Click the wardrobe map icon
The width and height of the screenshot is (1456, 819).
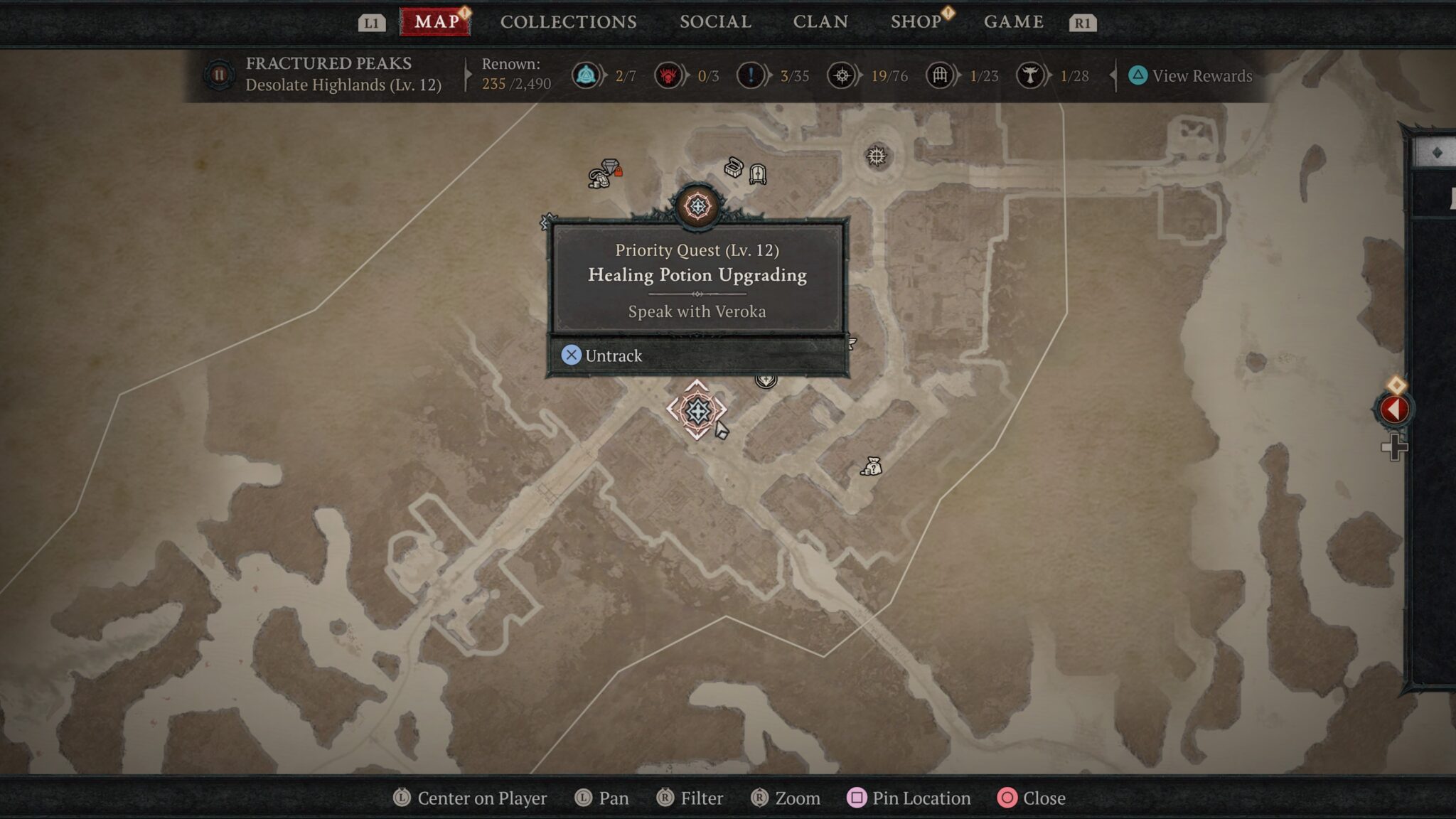coord(758,173)
